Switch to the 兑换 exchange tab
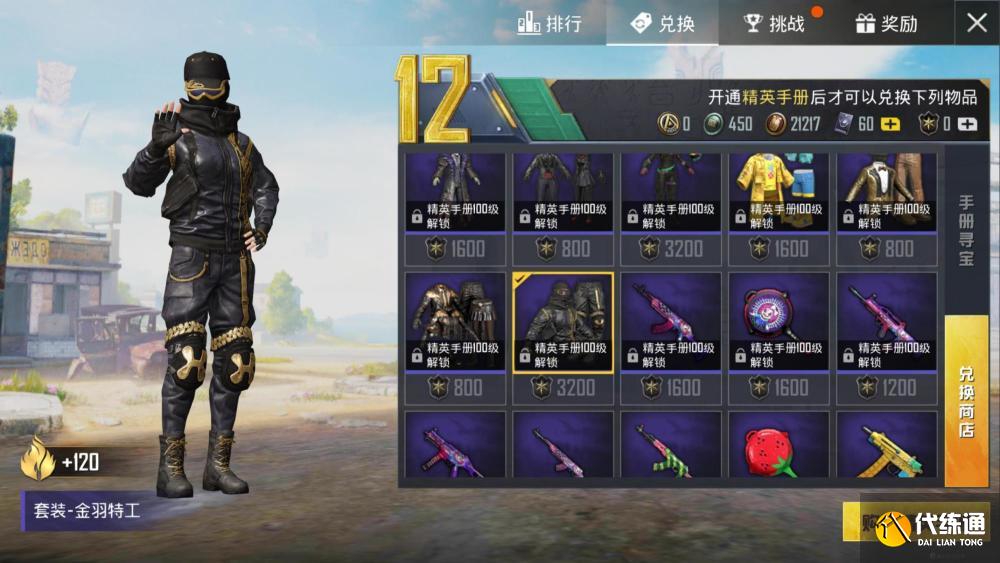The image size is (1000, 563). pyautogui.click(x=662, y=23)
